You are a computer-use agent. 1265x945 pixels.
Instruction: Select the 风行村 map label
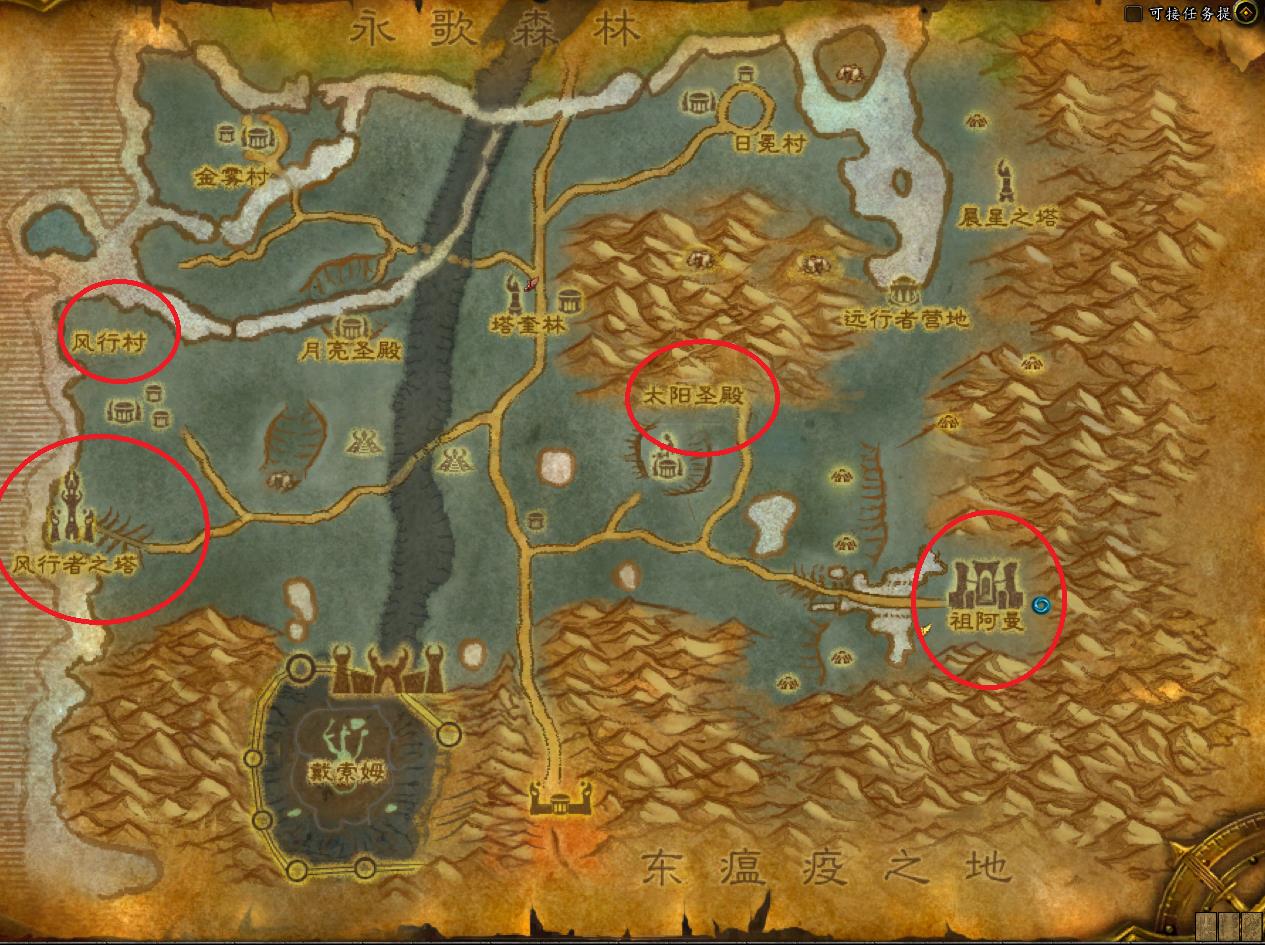tap(108, 343)
